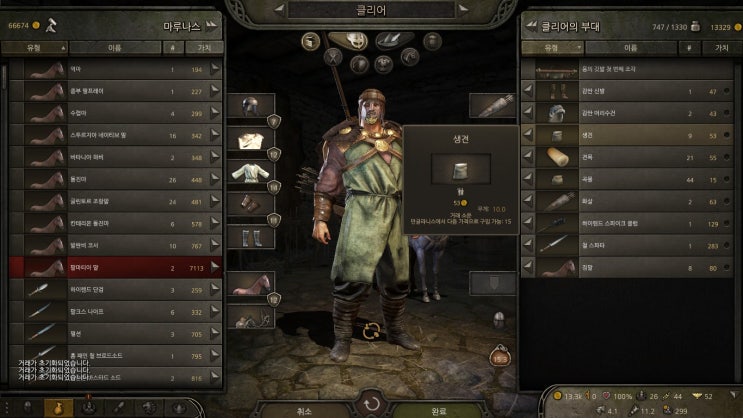
Task: Click the equipped boots slot
Action: [252, 238]
